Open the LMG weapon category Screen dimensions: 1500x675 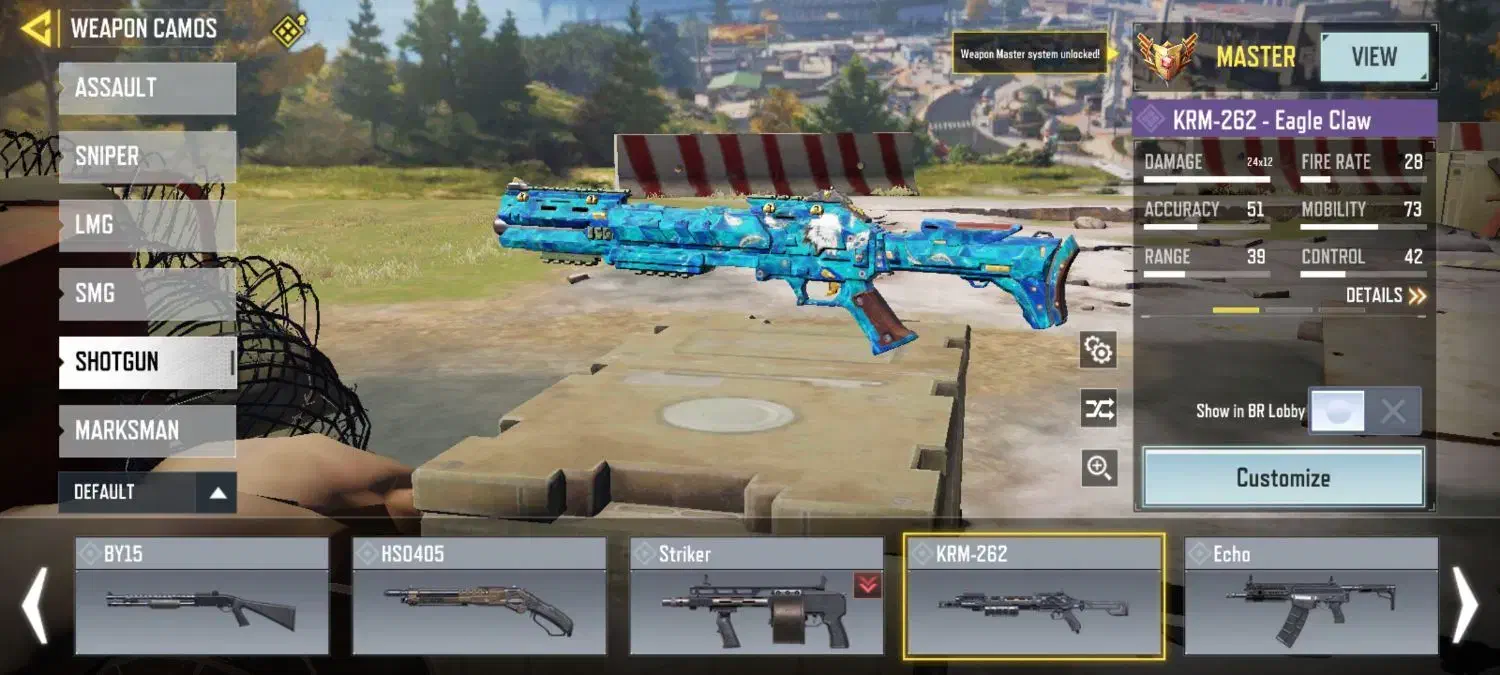tap(147, 225)
